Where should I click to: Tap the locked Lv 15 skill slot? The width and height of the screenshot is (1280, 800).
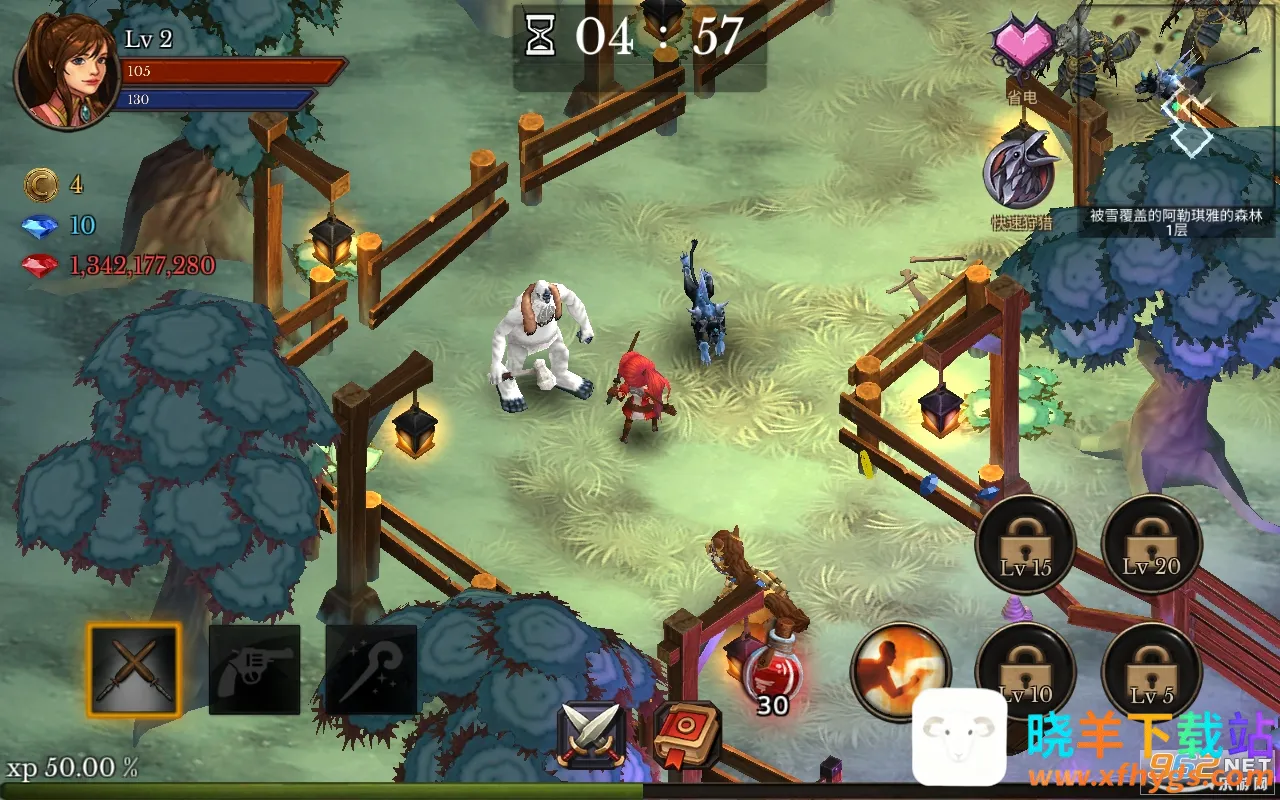[x=1026, y=544]
